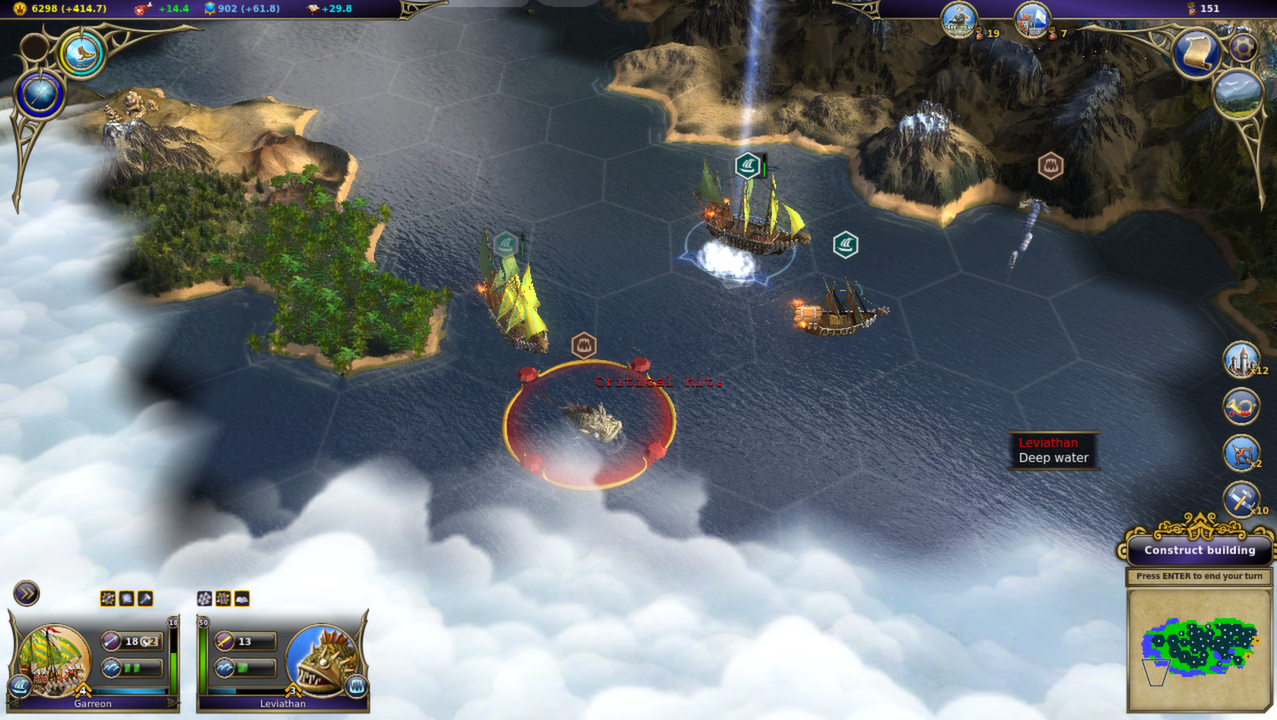Screen dimensions: 1277x720
Task: Select the ship marker above the burning vessel
Action: pos(846,245)
